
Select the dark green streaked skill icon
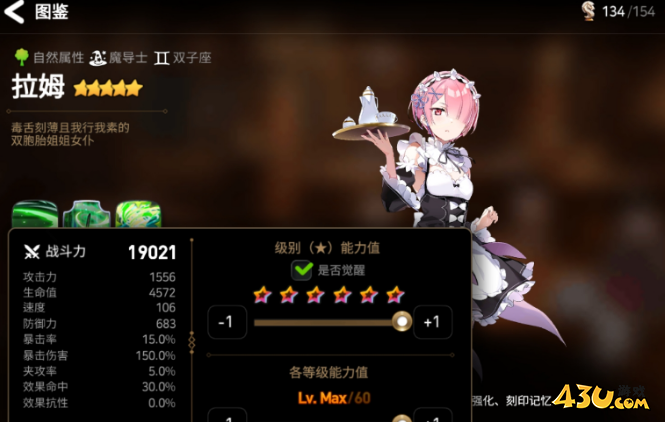[x=35, y=215]
